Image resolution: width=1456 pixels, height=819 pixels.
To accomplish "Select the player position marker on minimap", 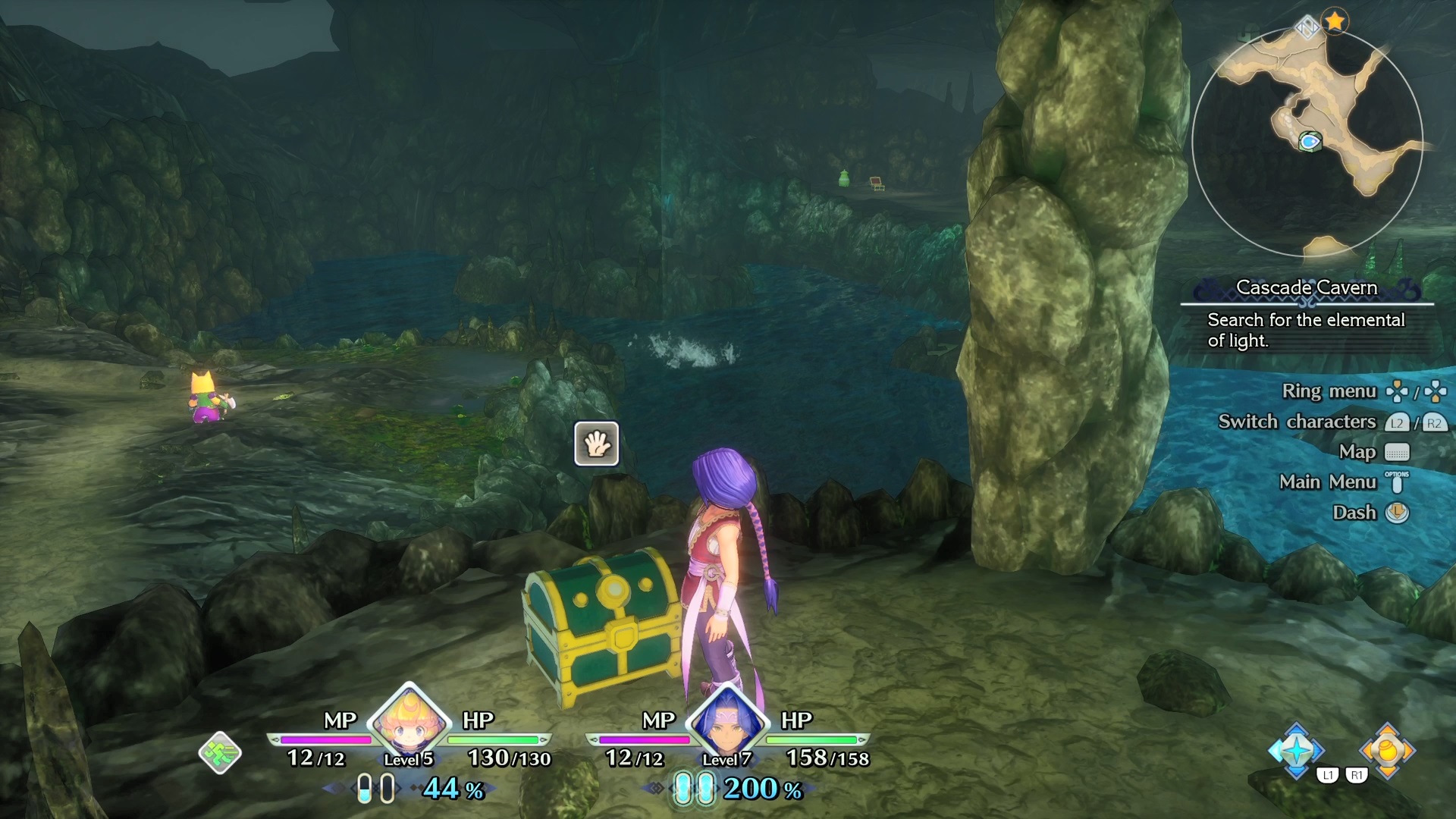I will pyautogui.click(x=1310, y=141).
